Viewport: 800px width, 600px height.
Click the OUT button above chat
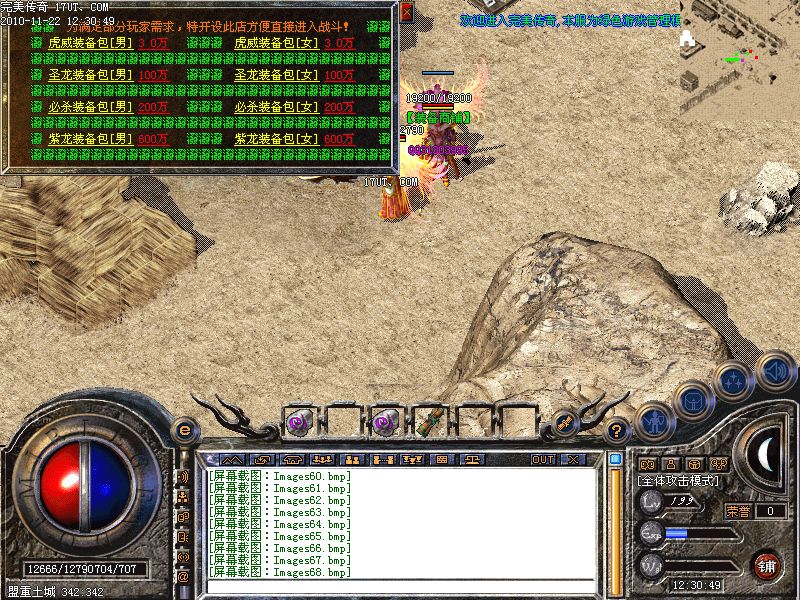[543, 459]
